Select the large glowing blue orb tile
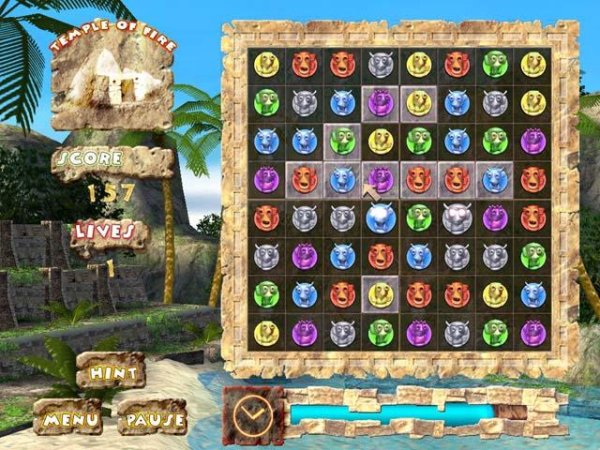The height and width of the screenshot is (450, 600). 380,217
